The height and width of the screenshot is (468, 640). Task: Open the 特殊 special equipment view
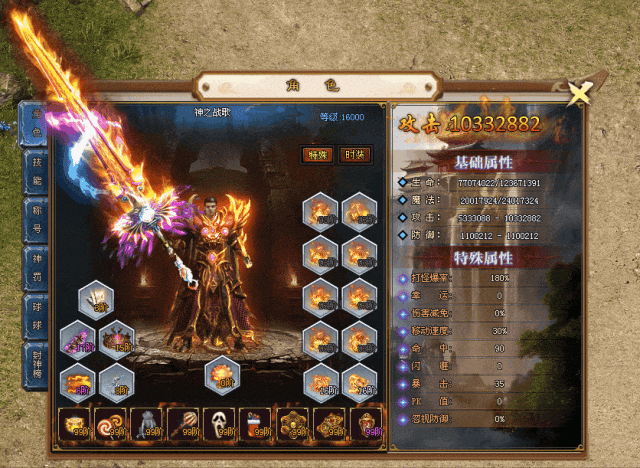[317, 155]
